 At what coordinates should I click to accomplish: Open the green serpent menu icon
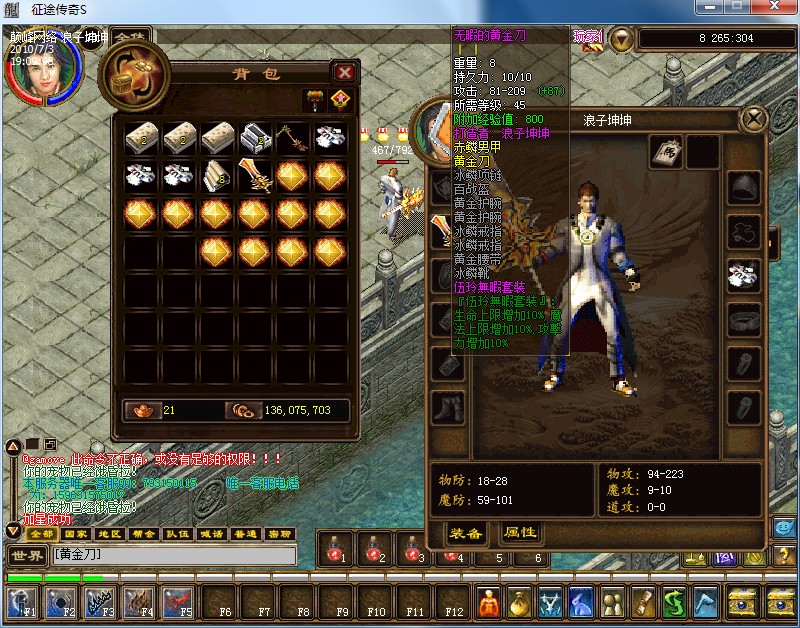point(673,601)
